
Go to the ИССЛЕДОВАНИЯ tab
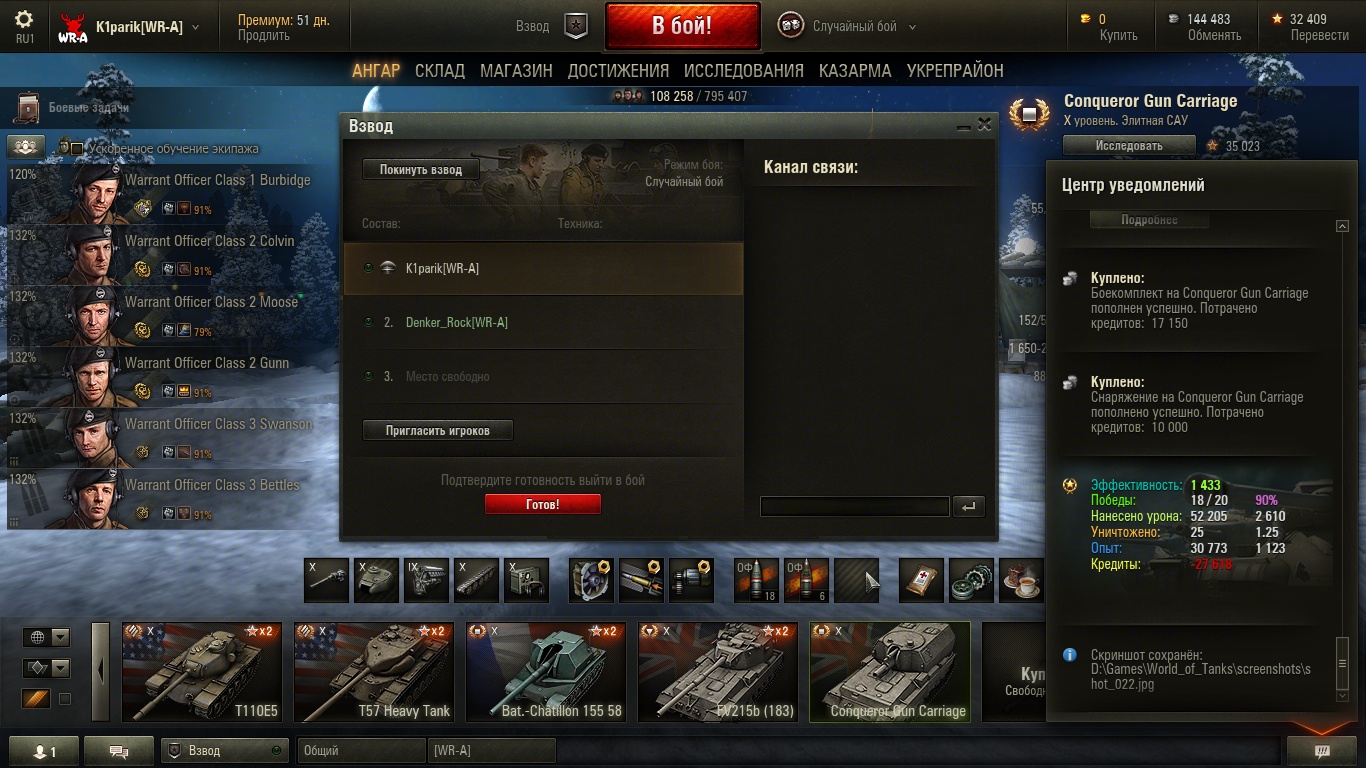pos(743,71)
